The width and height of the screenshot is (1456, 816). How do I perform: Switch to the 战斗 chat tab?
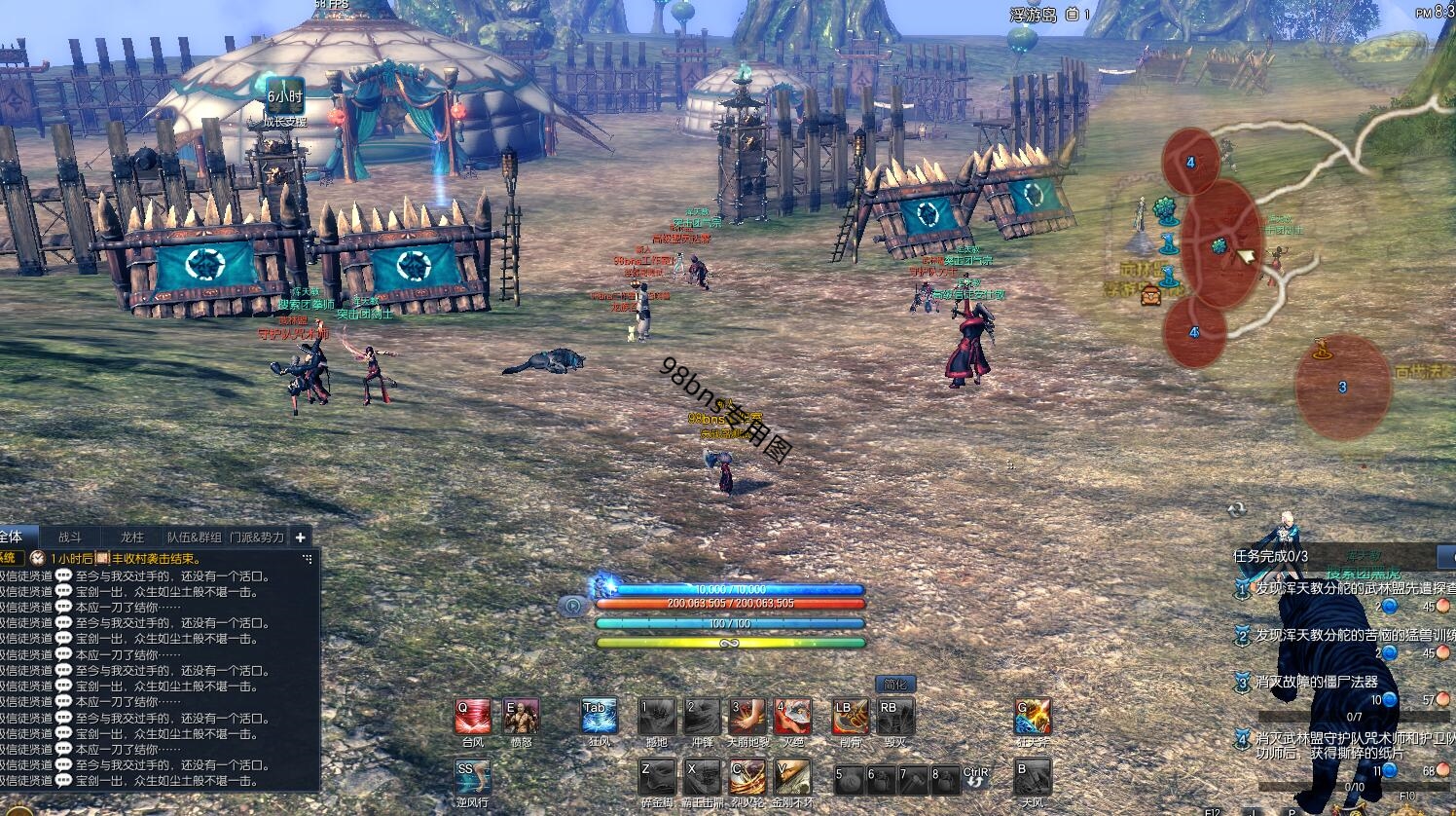point(70,537)
